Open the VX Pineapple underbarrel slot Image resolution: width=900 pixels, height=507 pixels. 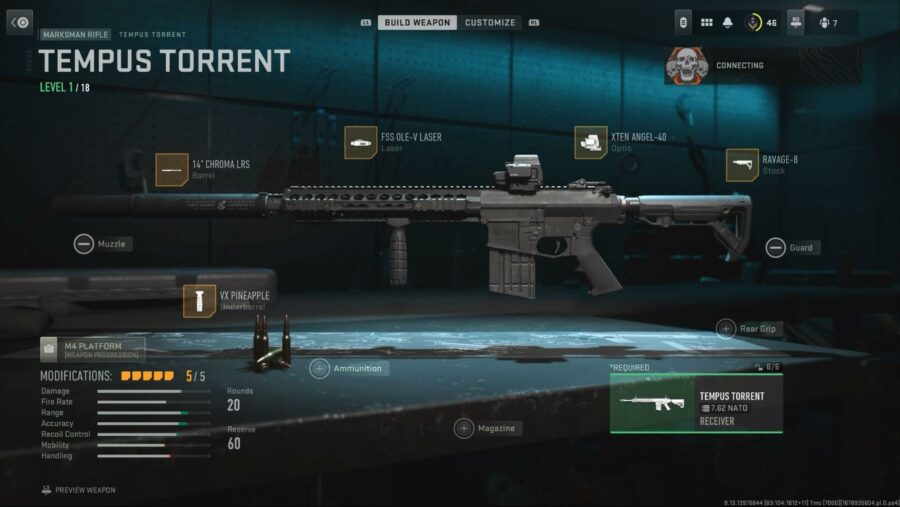200,301
